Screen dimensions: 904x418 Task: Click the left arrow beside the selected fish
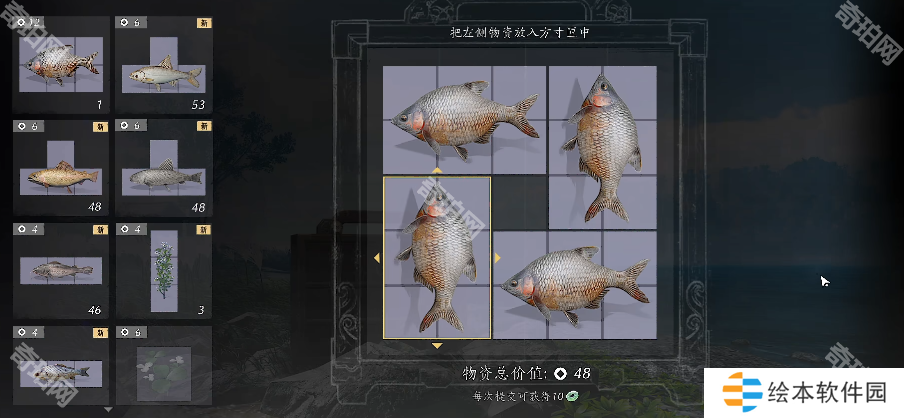click(x=377, y=258)
